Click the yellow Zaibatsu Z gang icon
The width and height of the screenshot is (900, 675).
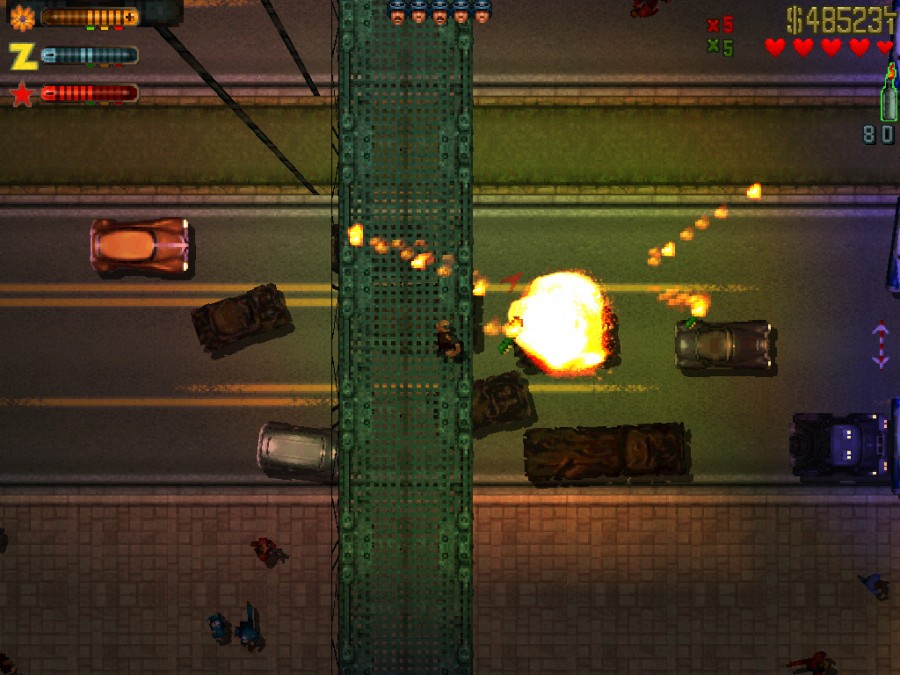(x=22, y=56)
